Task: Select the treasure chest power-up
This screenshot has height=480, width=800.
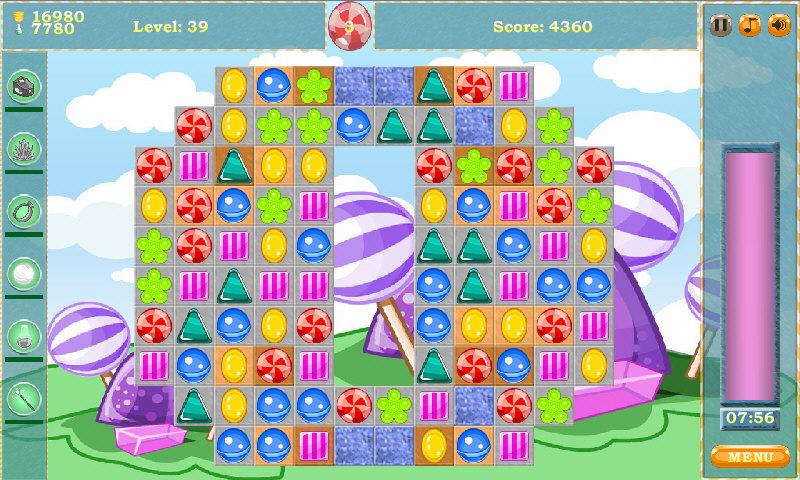Action: (22, 87)
